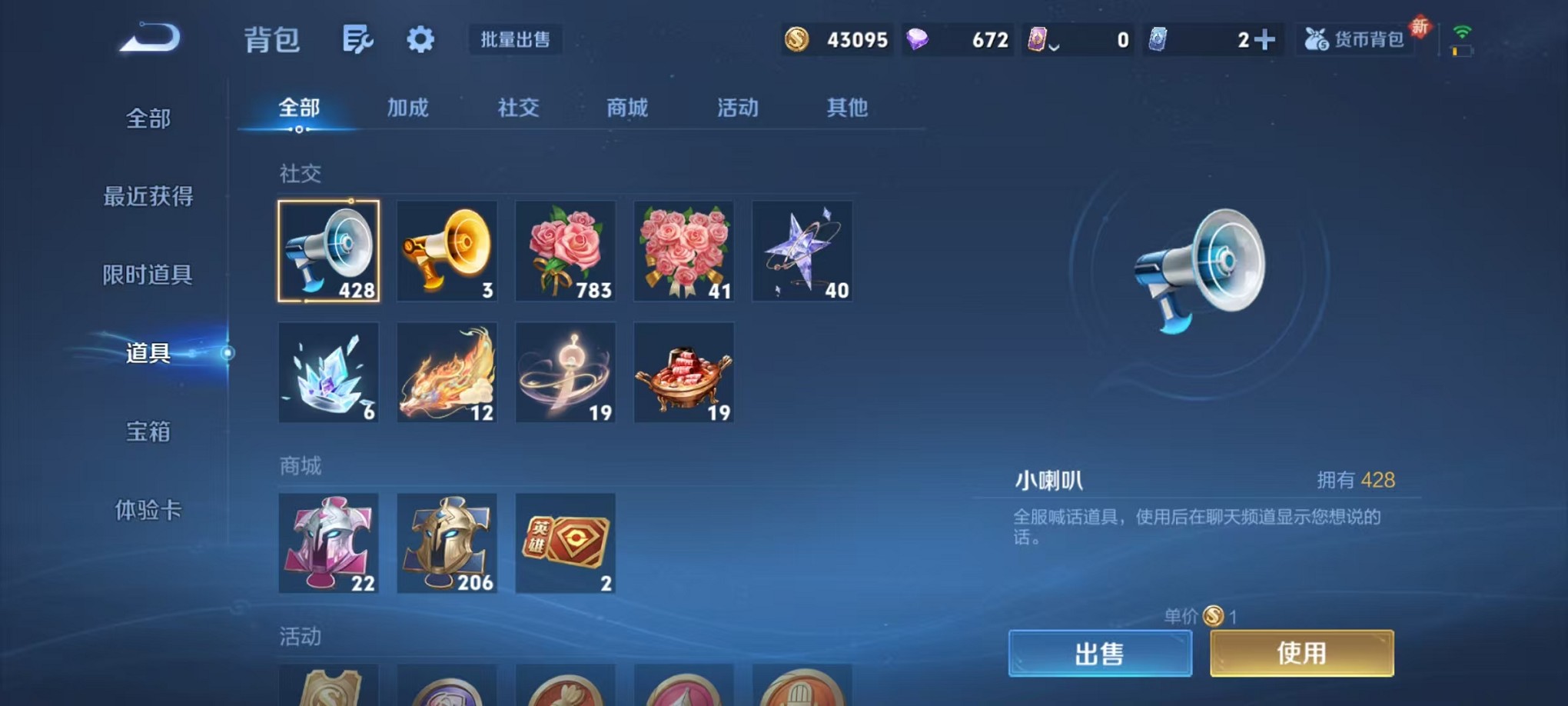Screen dimensions: 1568x706
Task: Open the settings gear icon
Action: pos(420,38)
